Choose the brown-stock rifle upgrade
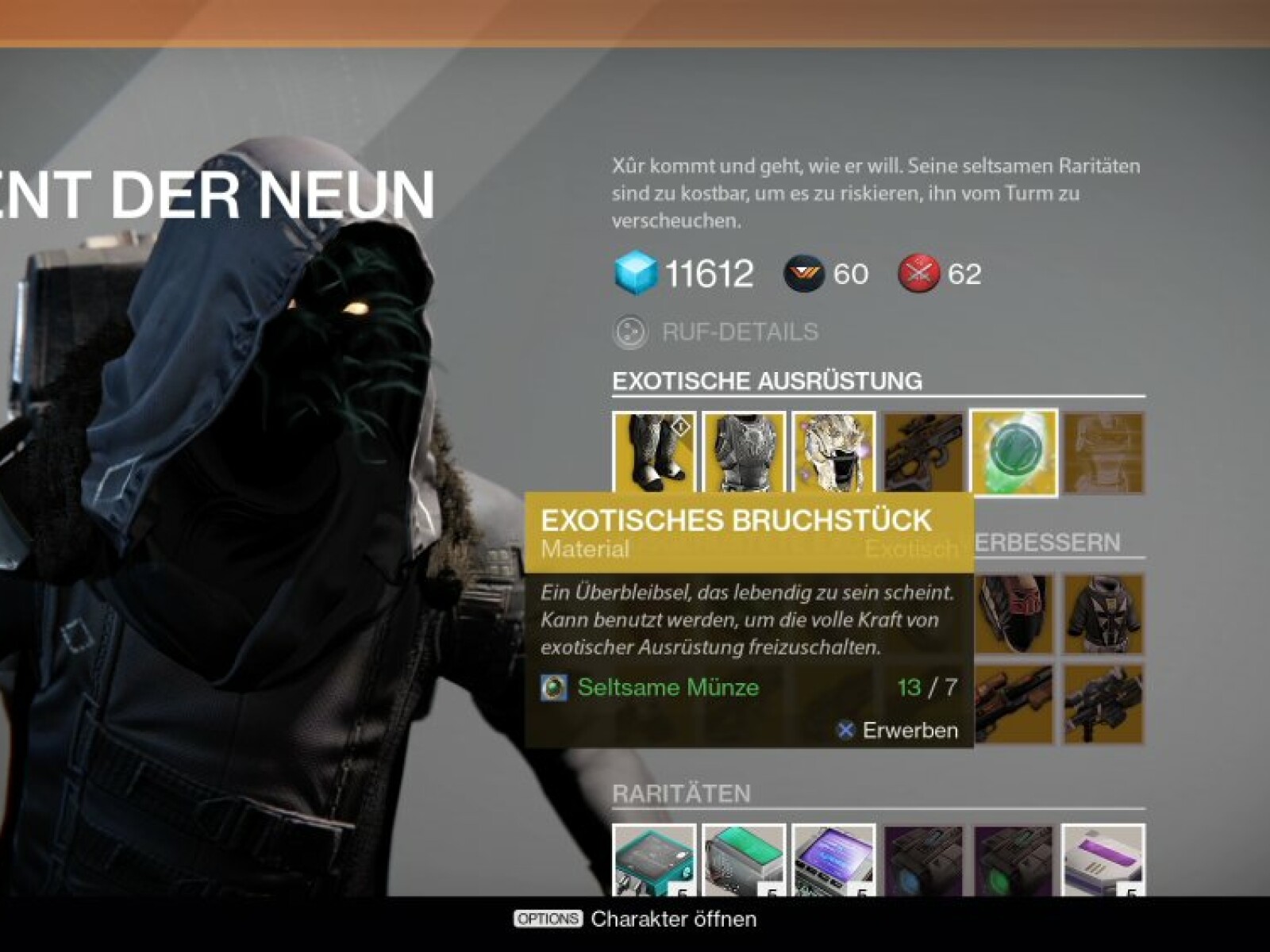This screenshot has width=1270, height=952. pos(1014,704)
